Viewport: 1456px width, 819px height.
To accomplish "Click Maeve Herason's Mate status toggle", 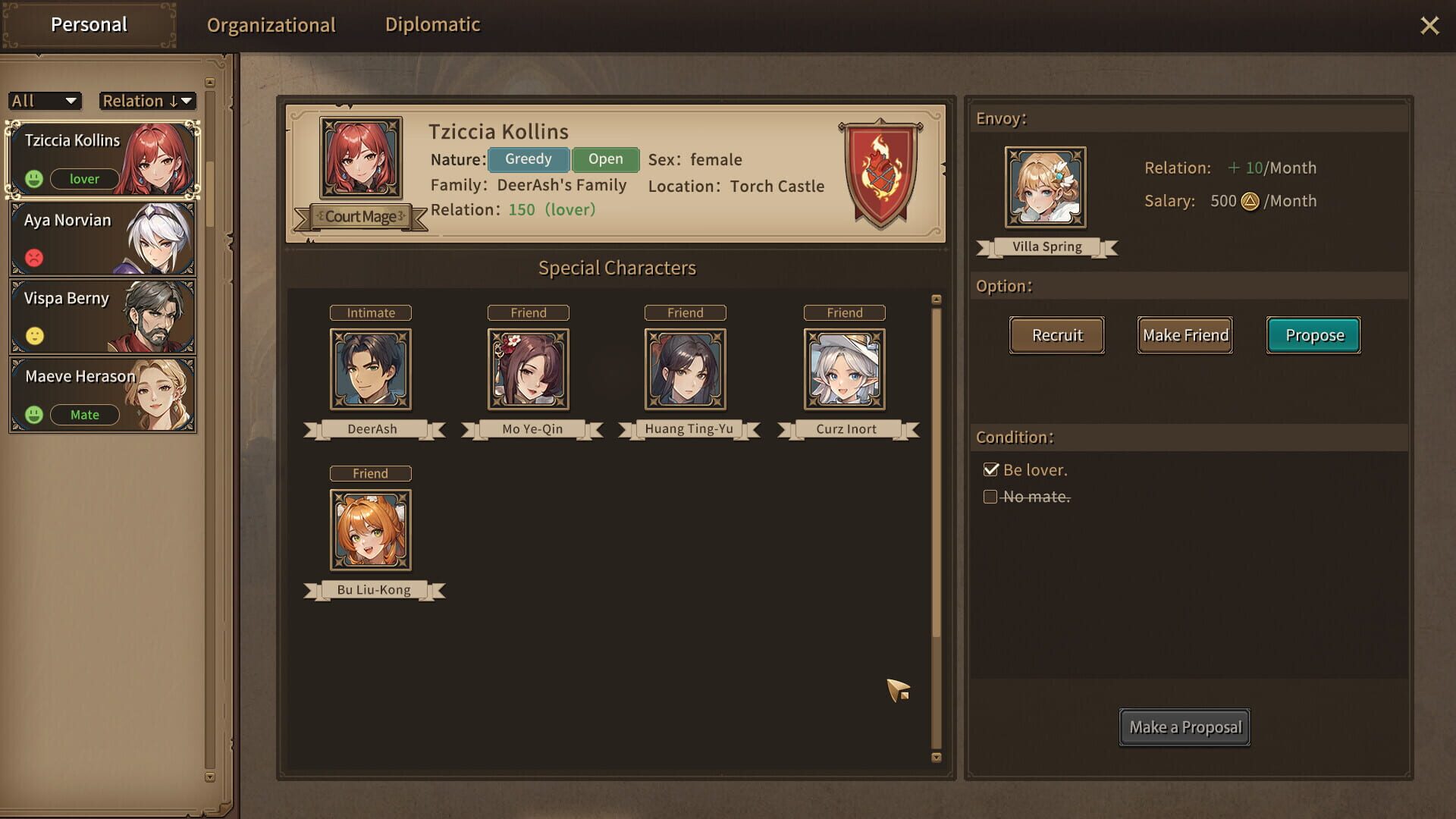I will (84, 415).
